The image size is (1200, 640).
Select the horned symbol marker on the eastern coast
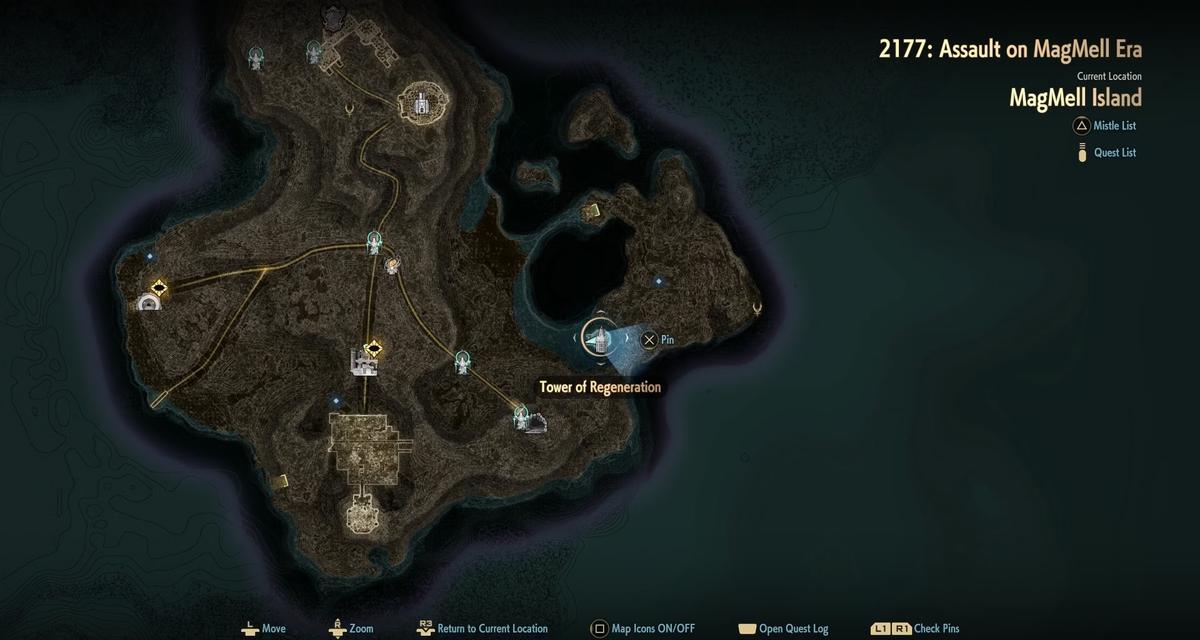pos(757,309)
